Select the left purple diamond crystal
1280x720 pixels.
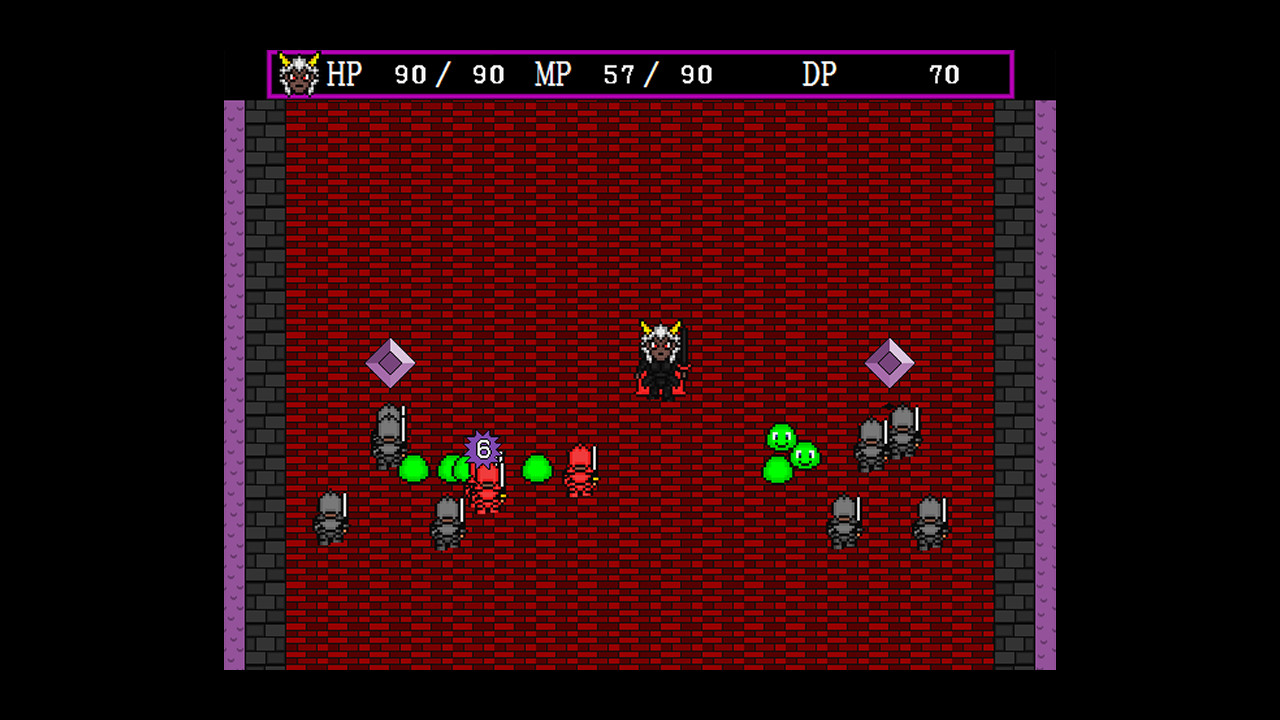pos(389,364)
